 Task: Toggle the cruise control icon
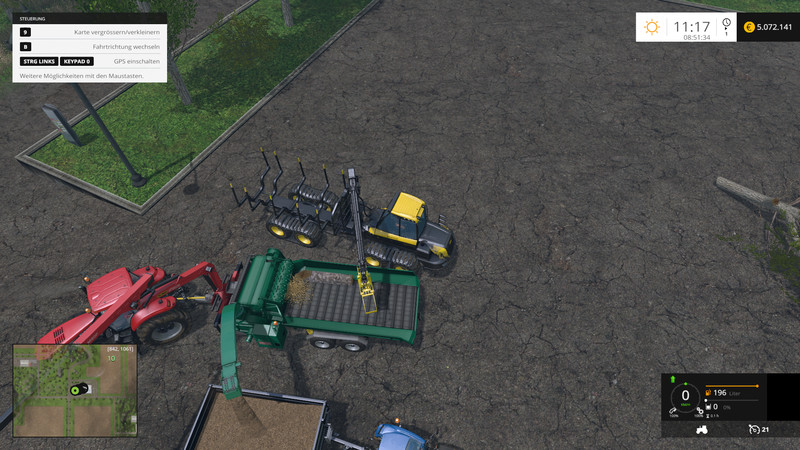click(x=753, y=430)
